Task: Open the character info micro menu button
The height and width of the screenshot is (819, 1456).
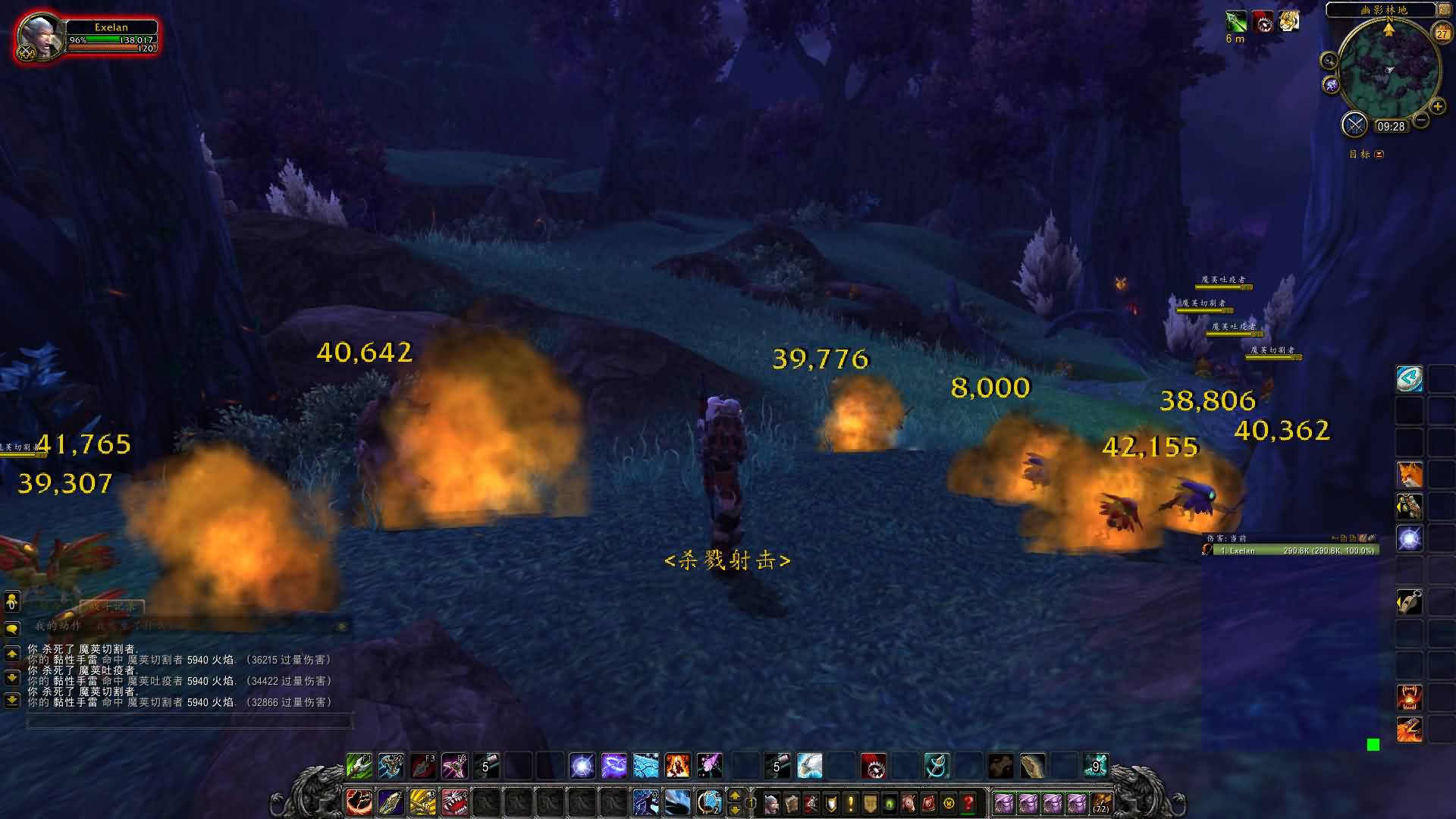Action: [x=771, y=802]
